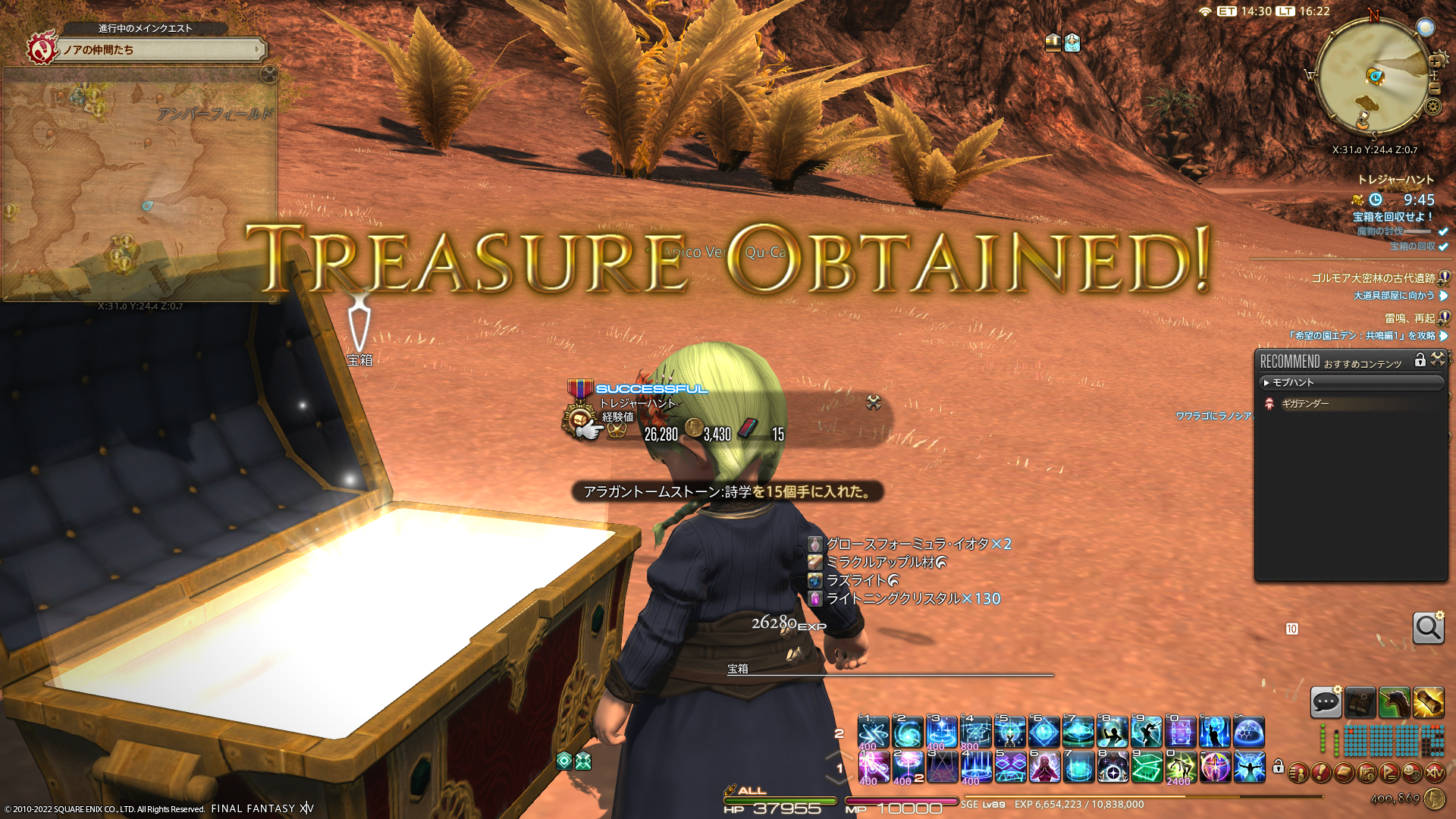Select the quest 雷鳴、再起 in tracker
This screenshot has height=819, width=1456.
pyautogui.click(x=1409, y=318)
